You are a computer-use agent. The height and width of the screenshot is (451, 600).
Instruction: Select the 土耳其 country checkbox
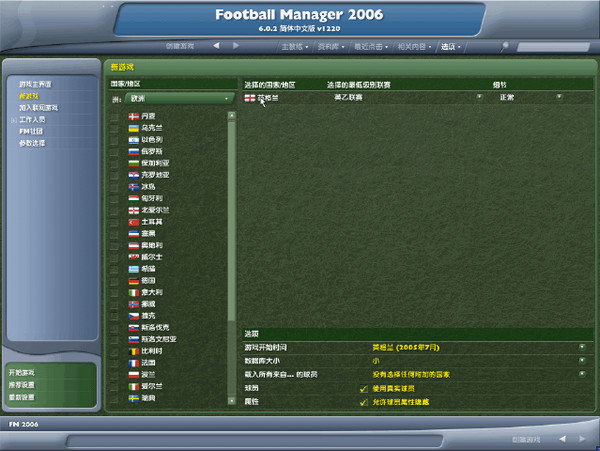pos(116,222)
